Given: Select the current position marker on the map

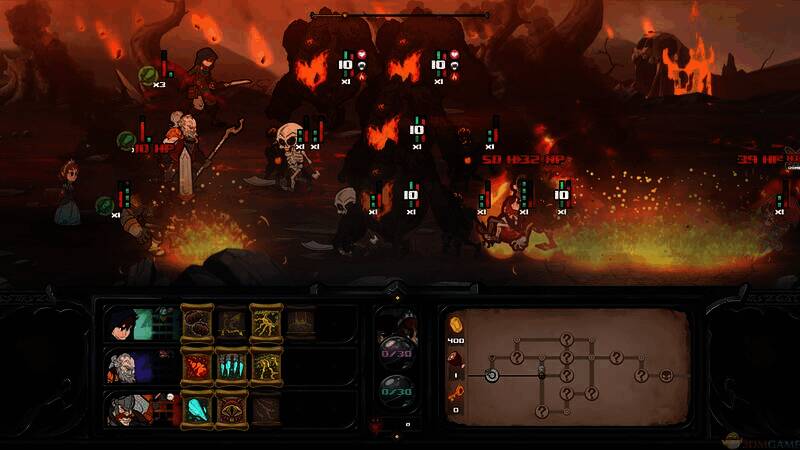Looking at the screenshot, I should (492, 375).
